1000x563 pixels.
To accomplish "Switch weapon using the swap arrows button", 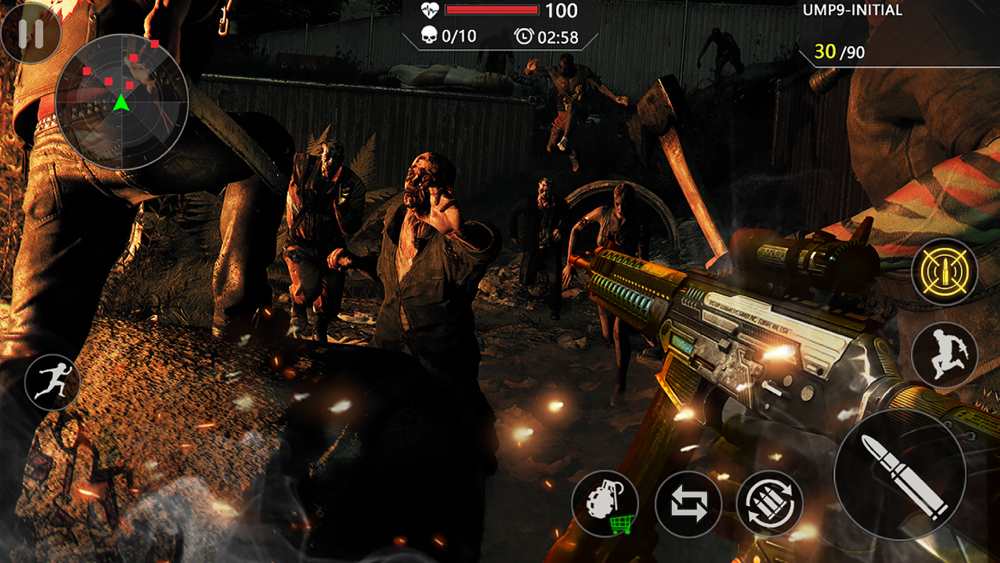I will [x=688, y=503].
